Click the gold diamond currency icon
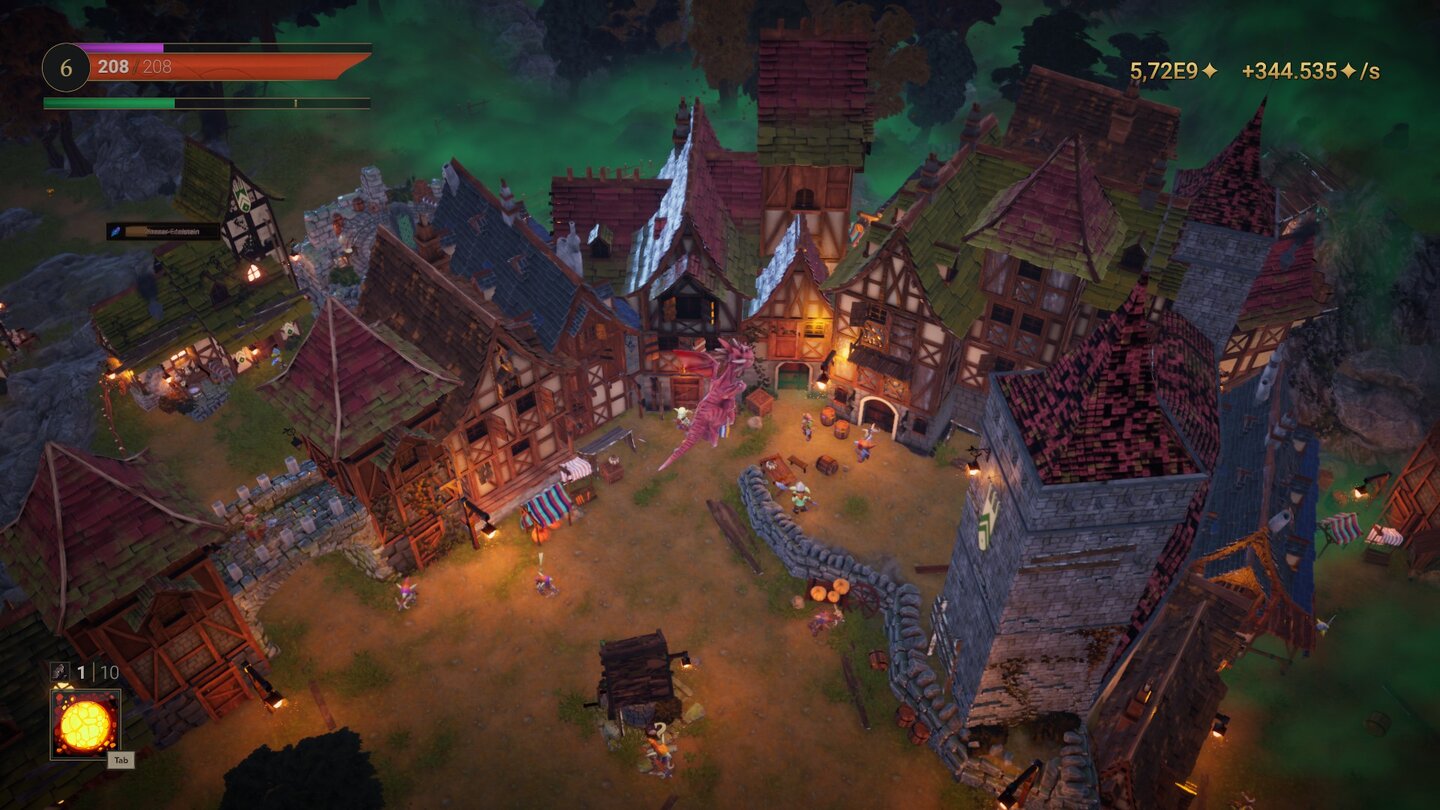1440x810 pixels. click(x=1210, y=70)
